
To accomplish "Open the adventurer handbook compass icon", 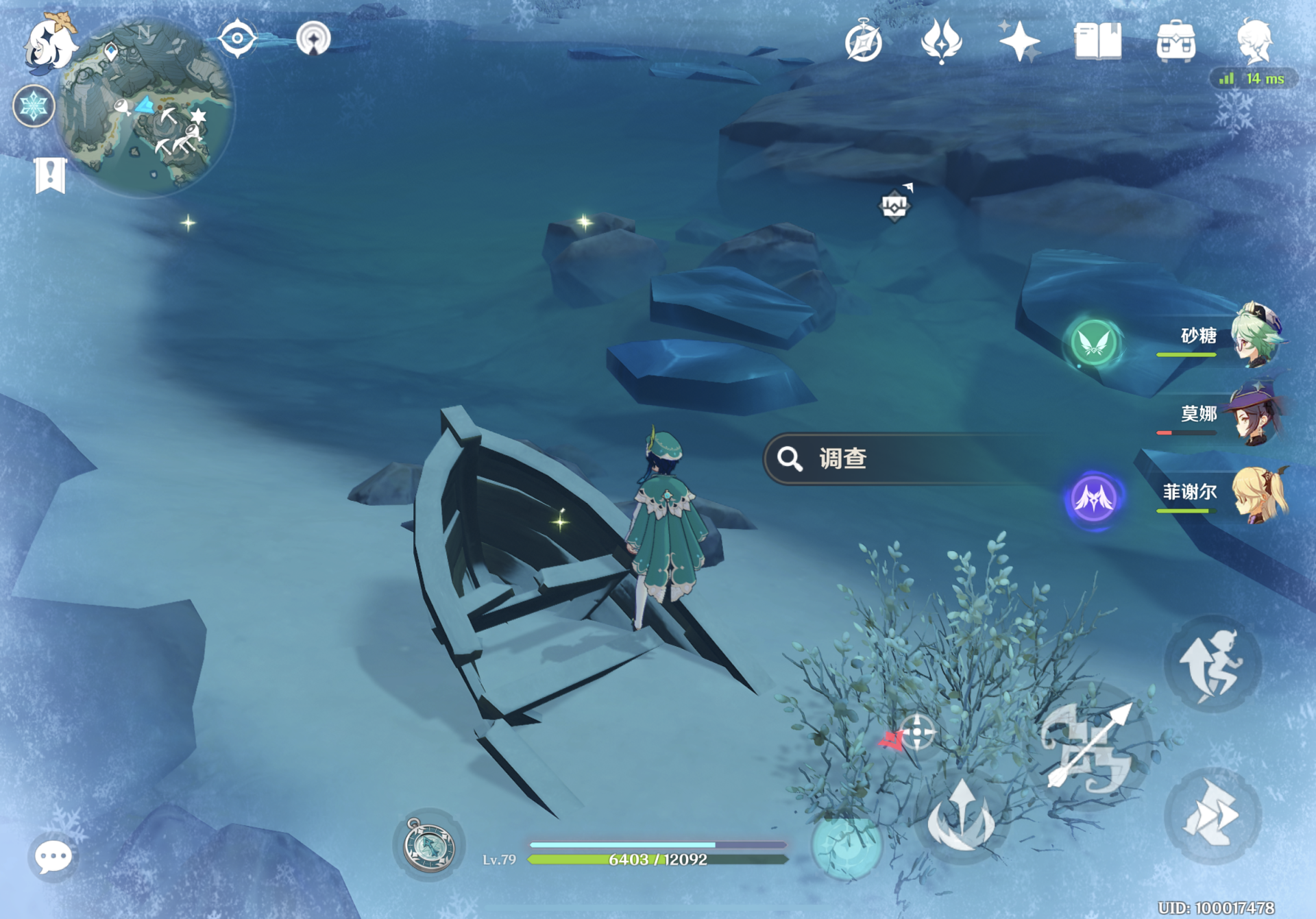I will click(x=863, y=42).
